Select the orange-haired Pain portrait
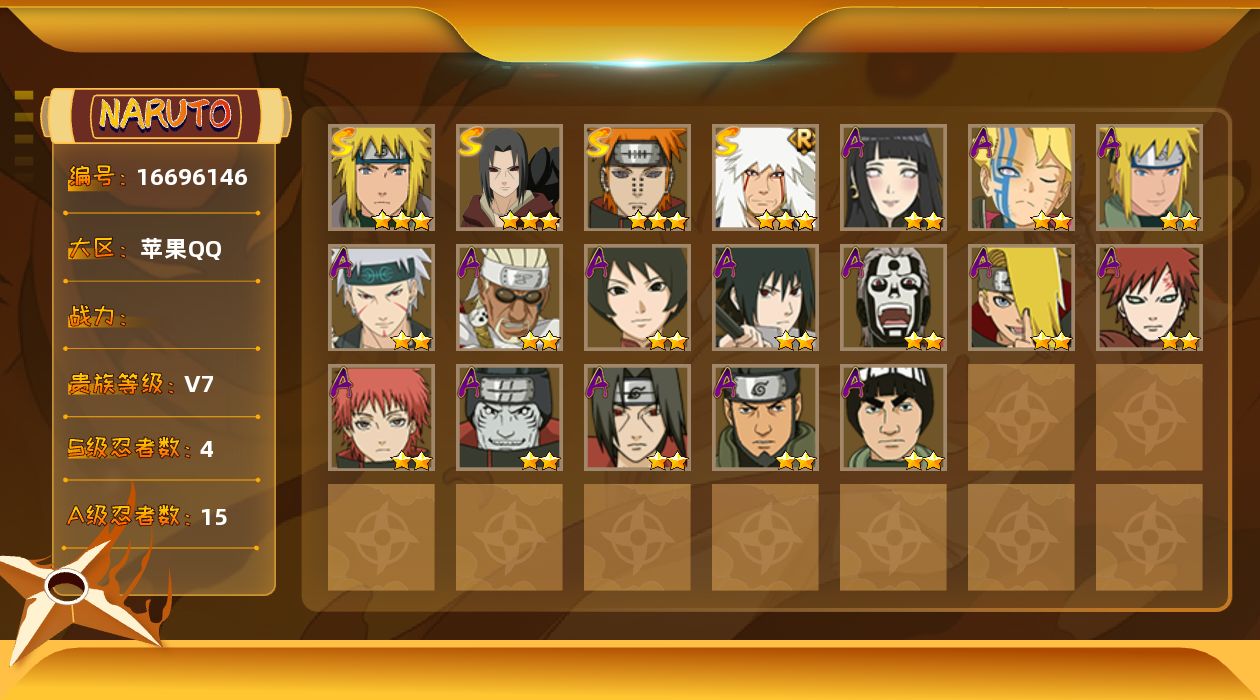This screenshot has height=700, width=1260. coord(637,177)
